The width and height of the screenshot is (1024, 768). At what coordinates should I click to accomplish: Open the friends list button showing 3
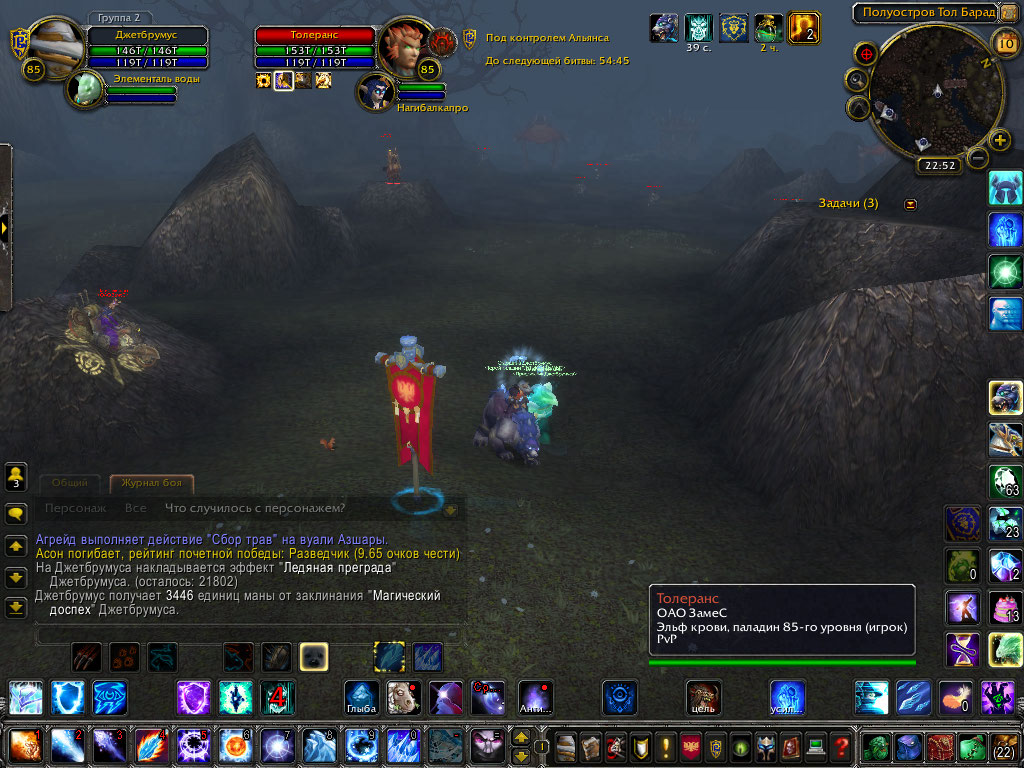(16, 476)
